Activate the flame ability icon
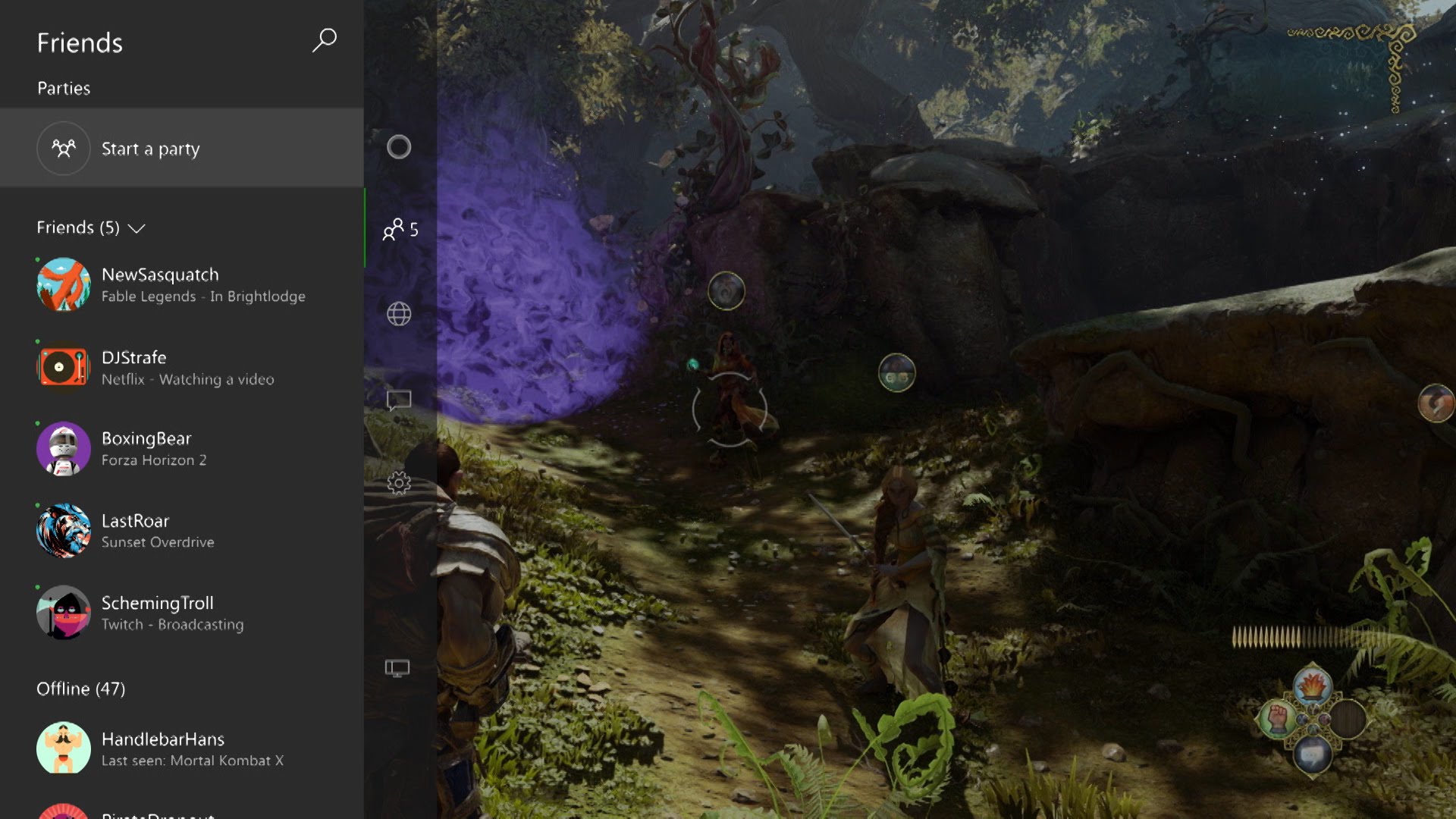 [1312, 686]
